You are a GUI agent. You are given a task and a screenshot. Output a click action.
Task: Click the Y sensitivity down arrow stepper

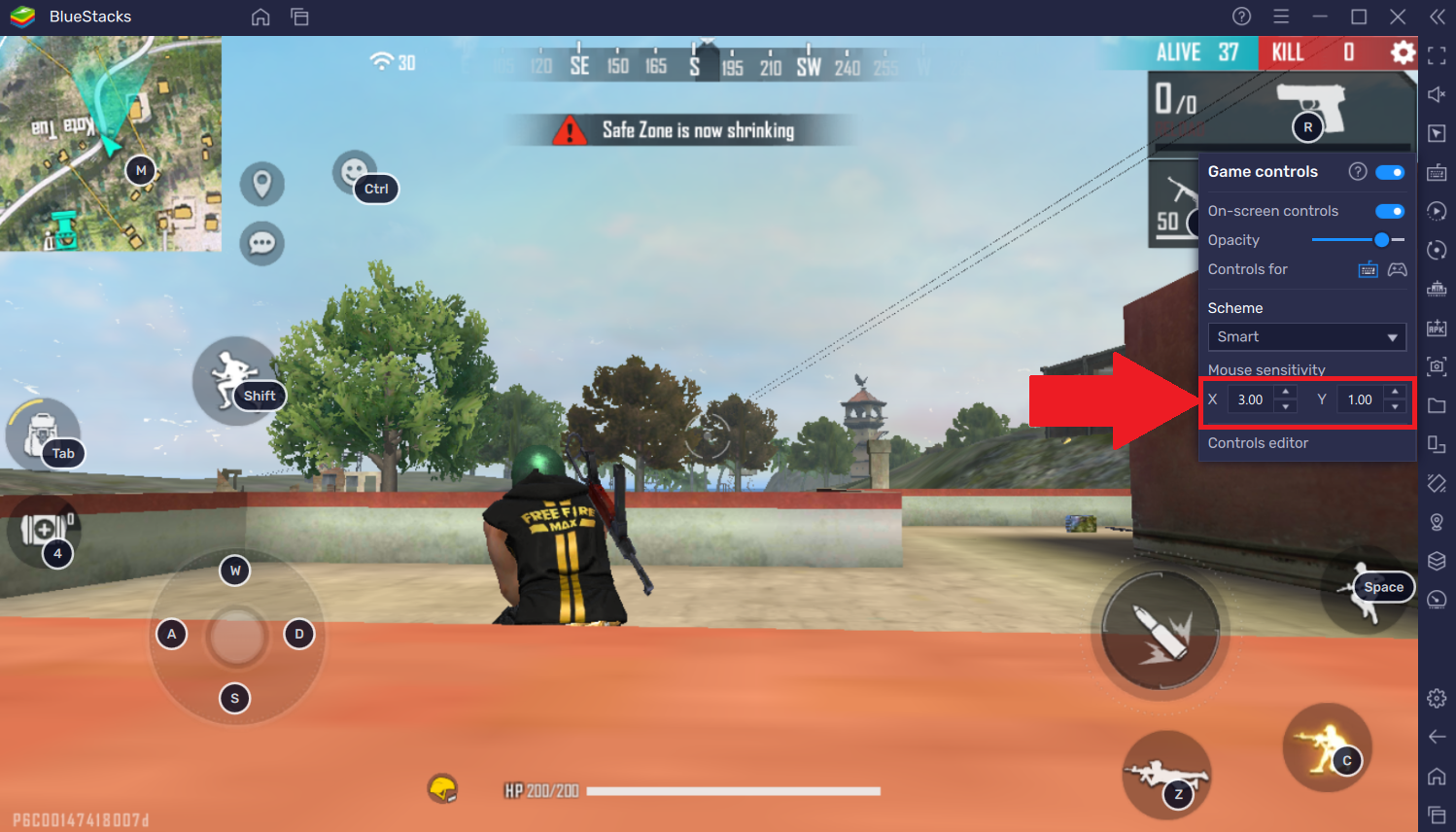(x=1395, y=407)
